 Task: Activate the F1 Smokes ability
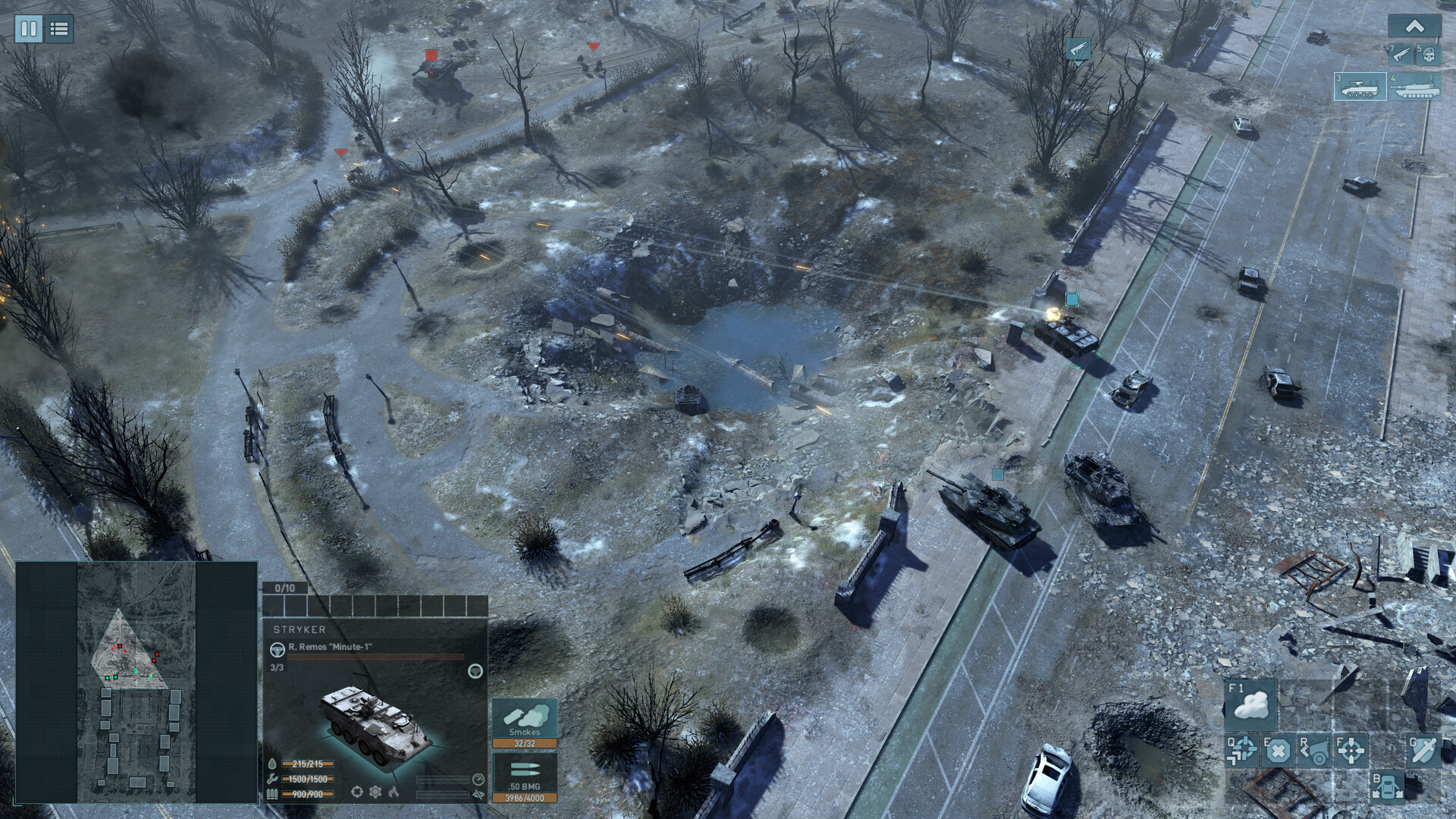pyautogui.click(x=1252, y=705)
